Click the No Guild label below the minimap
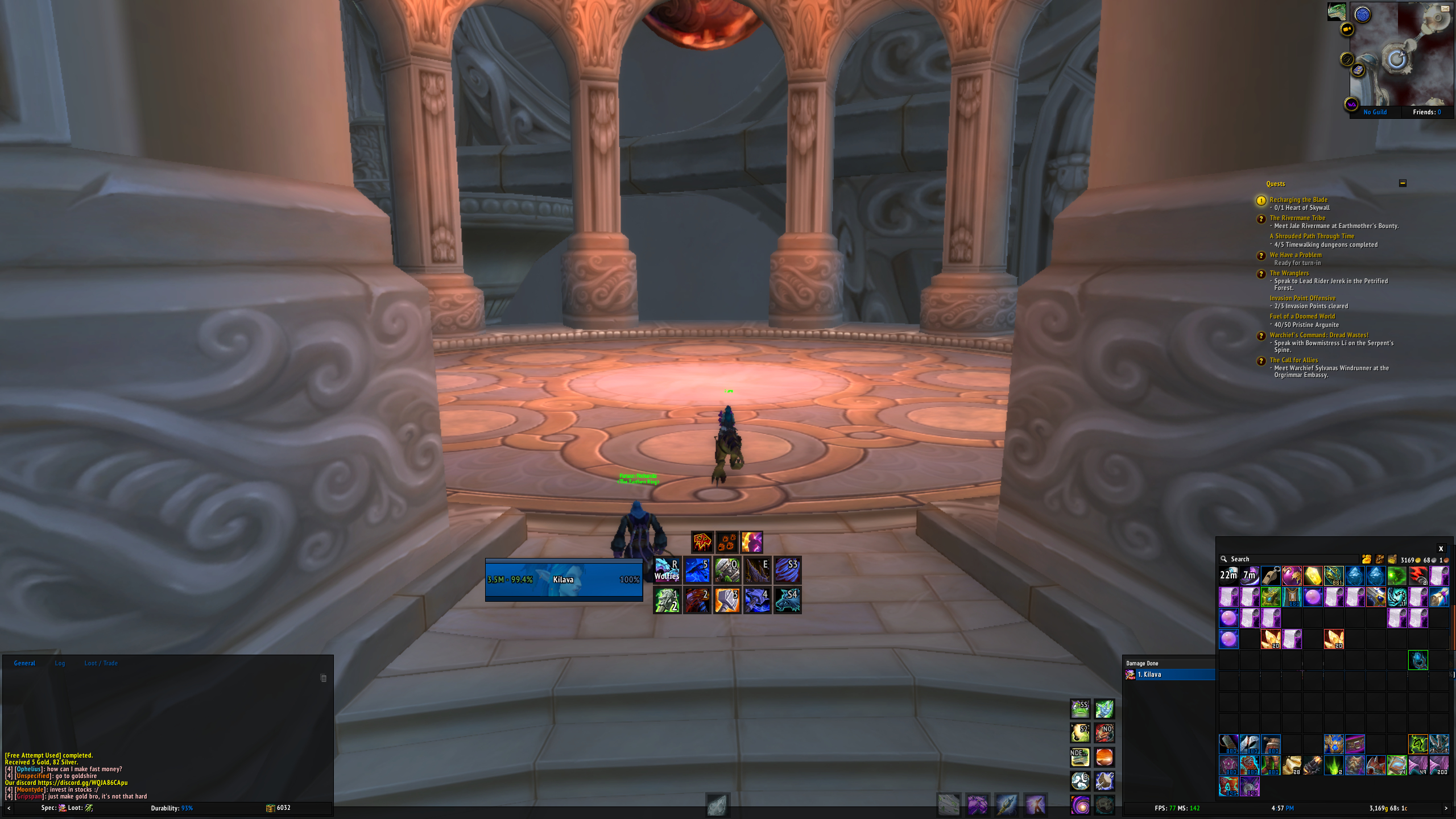The image size is (1456, 819). tap(1375, 112)
